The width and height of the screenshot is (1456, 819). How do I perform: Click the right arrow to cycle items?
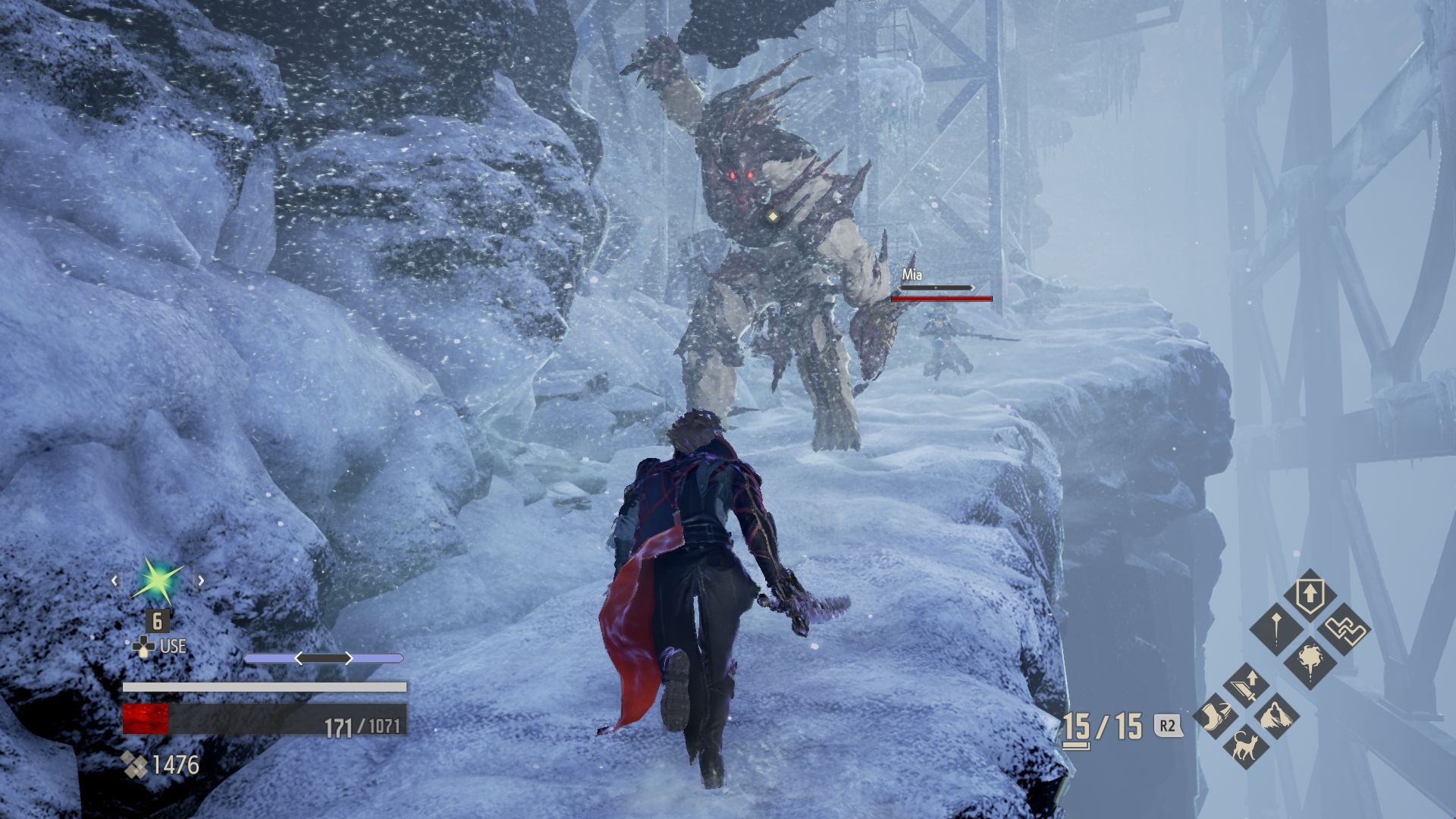[x=201, y=579]
